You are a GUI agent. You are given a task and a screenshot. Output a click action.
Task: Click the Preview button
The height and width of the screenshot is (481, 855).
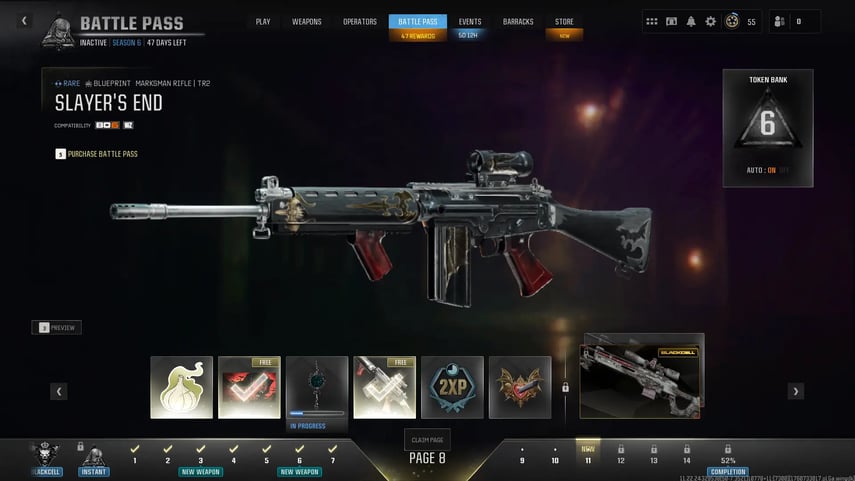(57, 327)
